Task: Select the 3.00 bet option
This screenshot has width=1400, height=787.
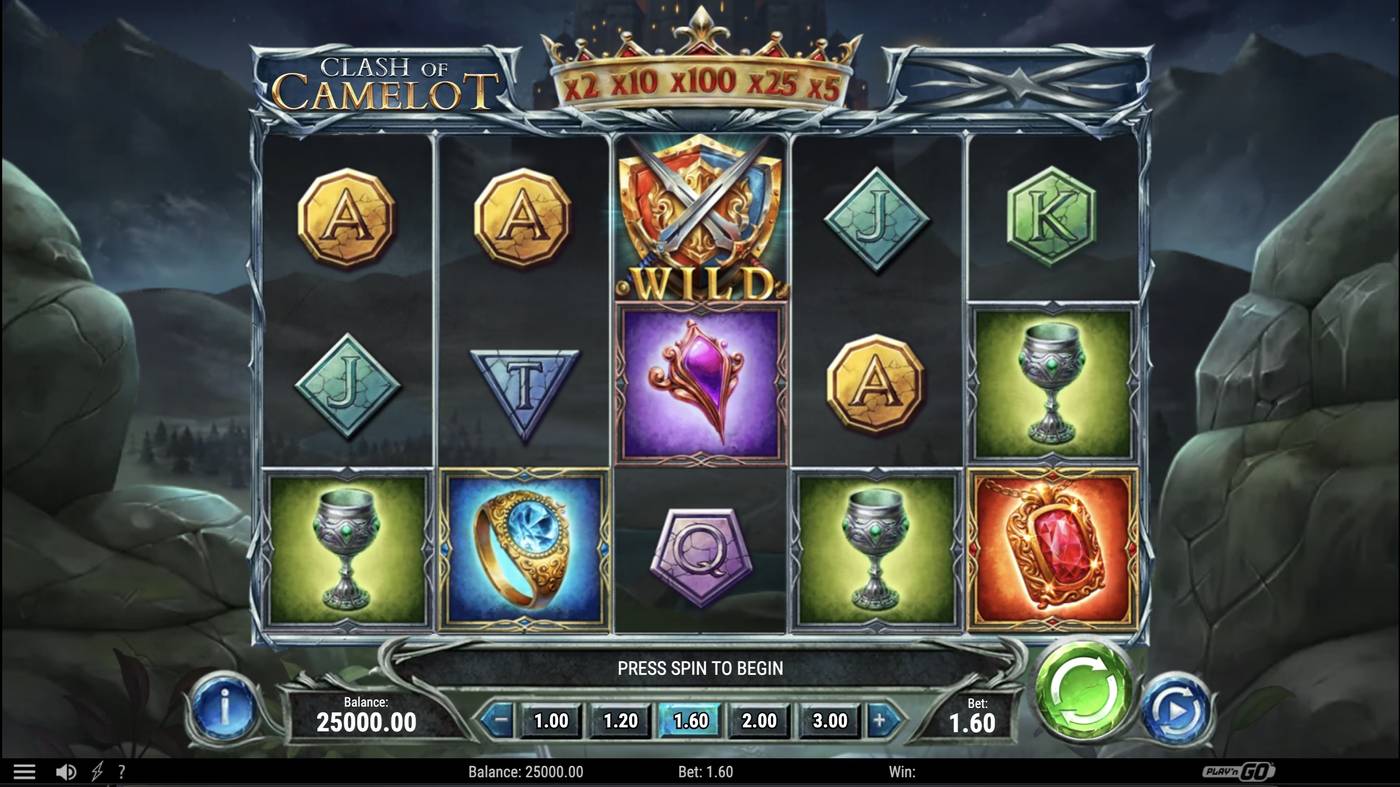Action: pyautogui.click(x=828, y=719)
